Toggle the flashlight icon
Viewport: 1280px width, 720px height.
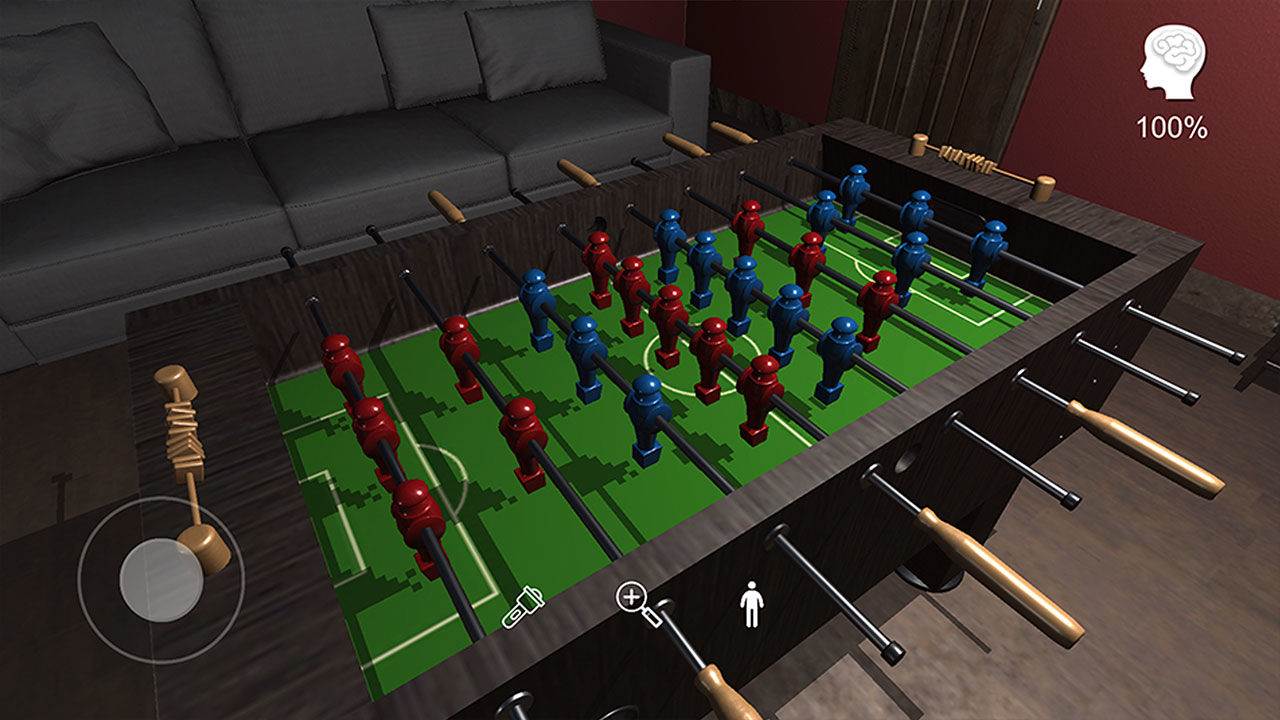(523, 609)
